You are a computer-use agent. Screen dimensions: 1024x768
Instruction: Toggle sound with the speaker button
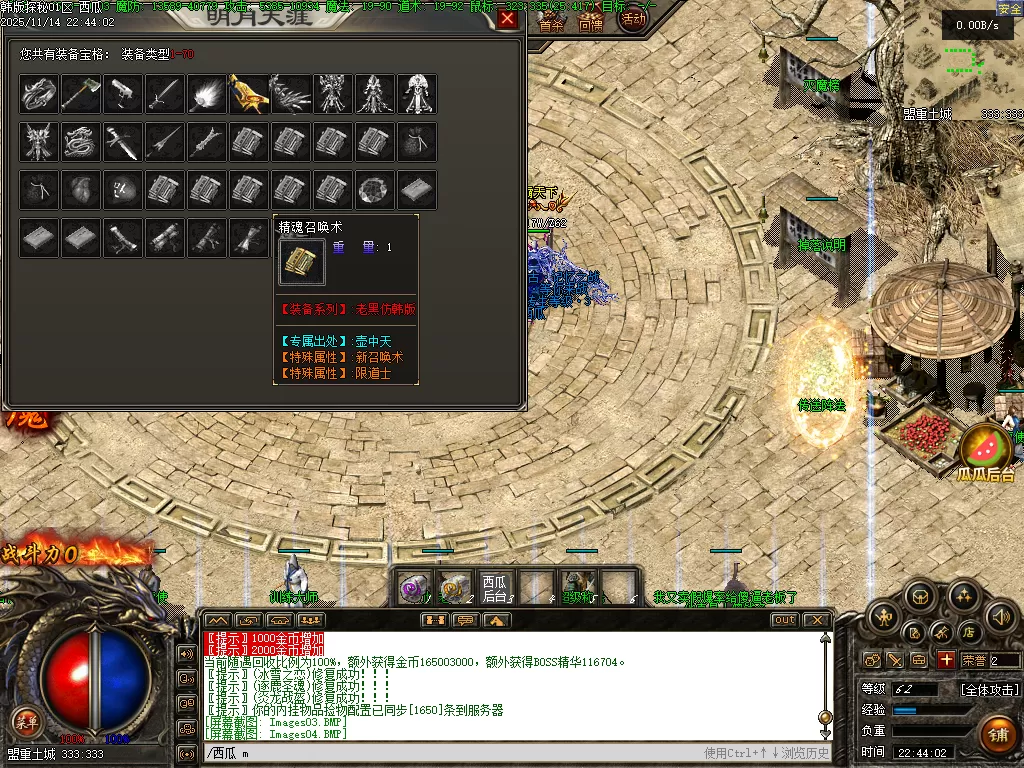(999, 618)
